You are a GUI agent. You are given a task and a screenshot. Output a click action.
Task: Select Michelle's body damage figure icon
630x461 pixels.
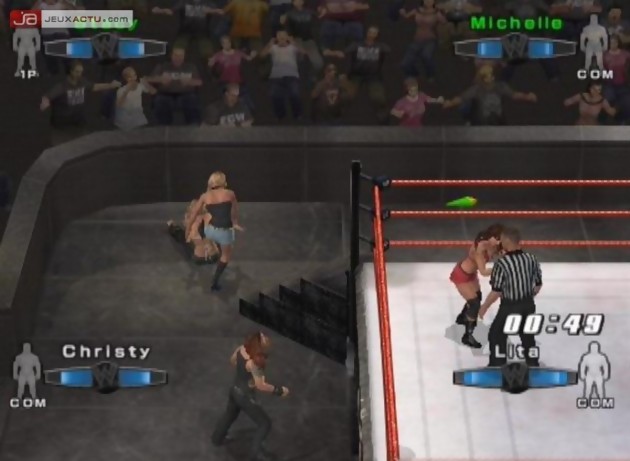click(x=594, y=43)
